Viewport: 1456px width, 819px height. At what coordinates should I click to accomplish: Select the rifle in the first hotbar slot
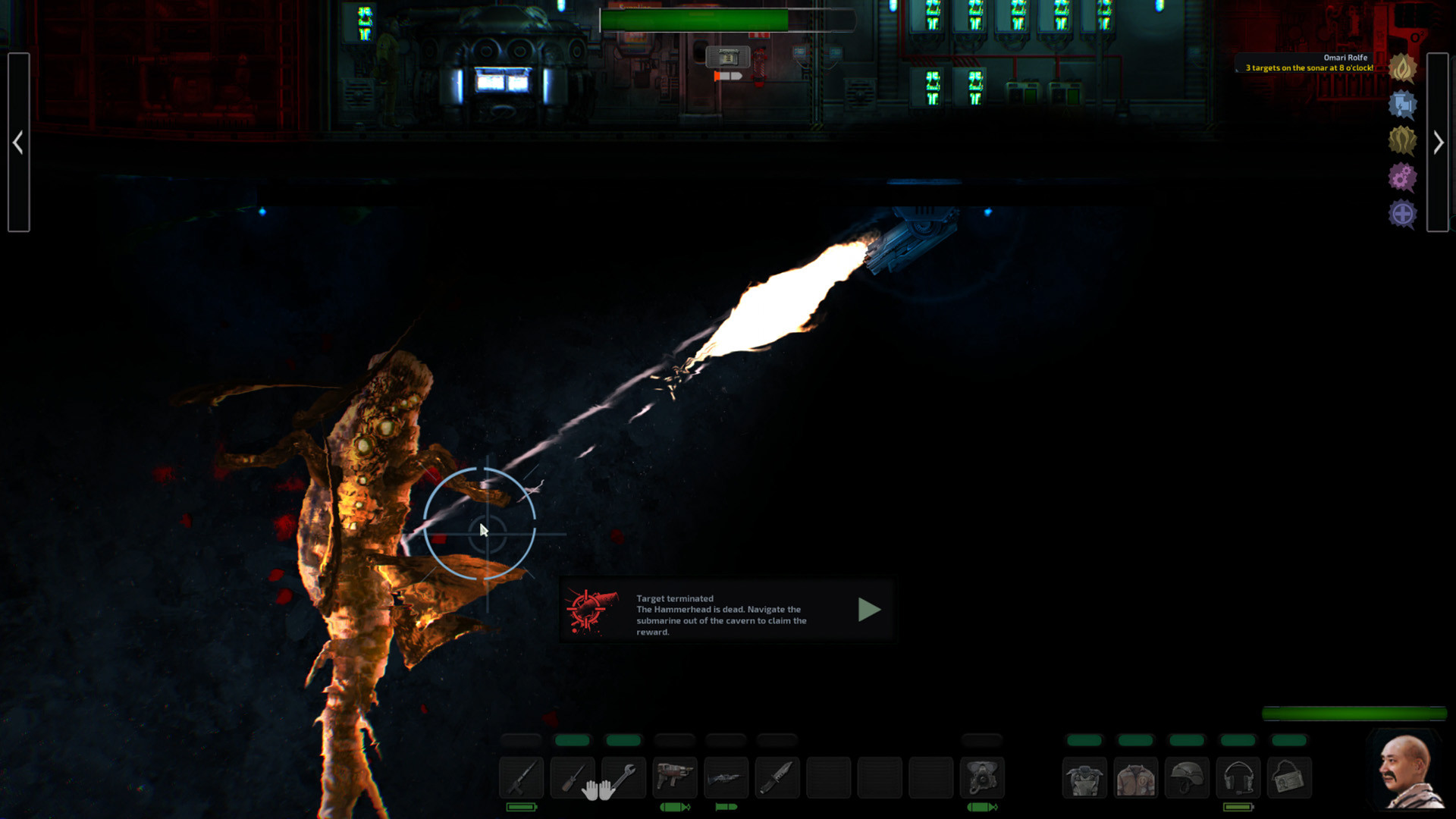click(521, 777)
